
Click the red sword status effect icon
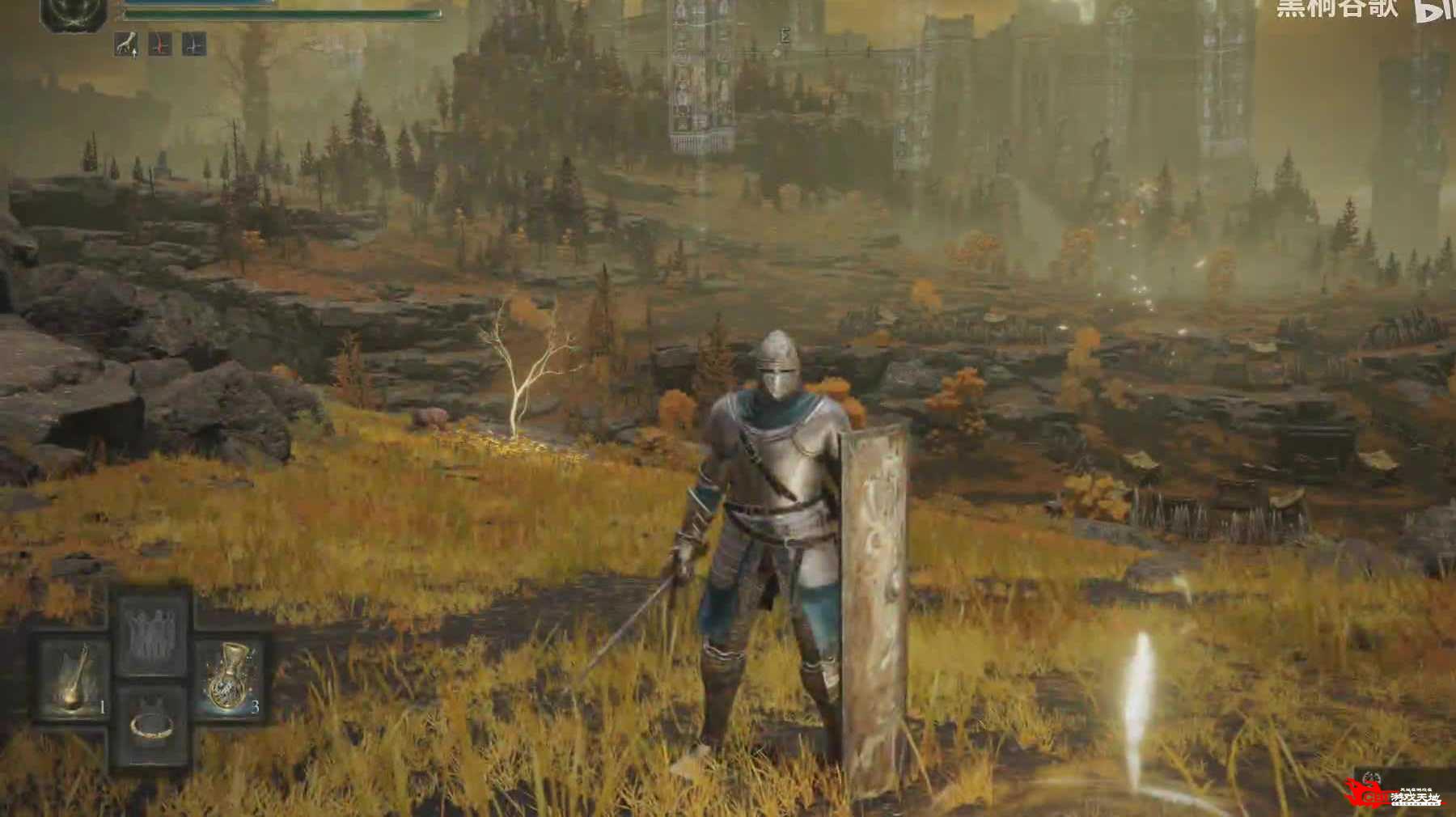[160, 44]
